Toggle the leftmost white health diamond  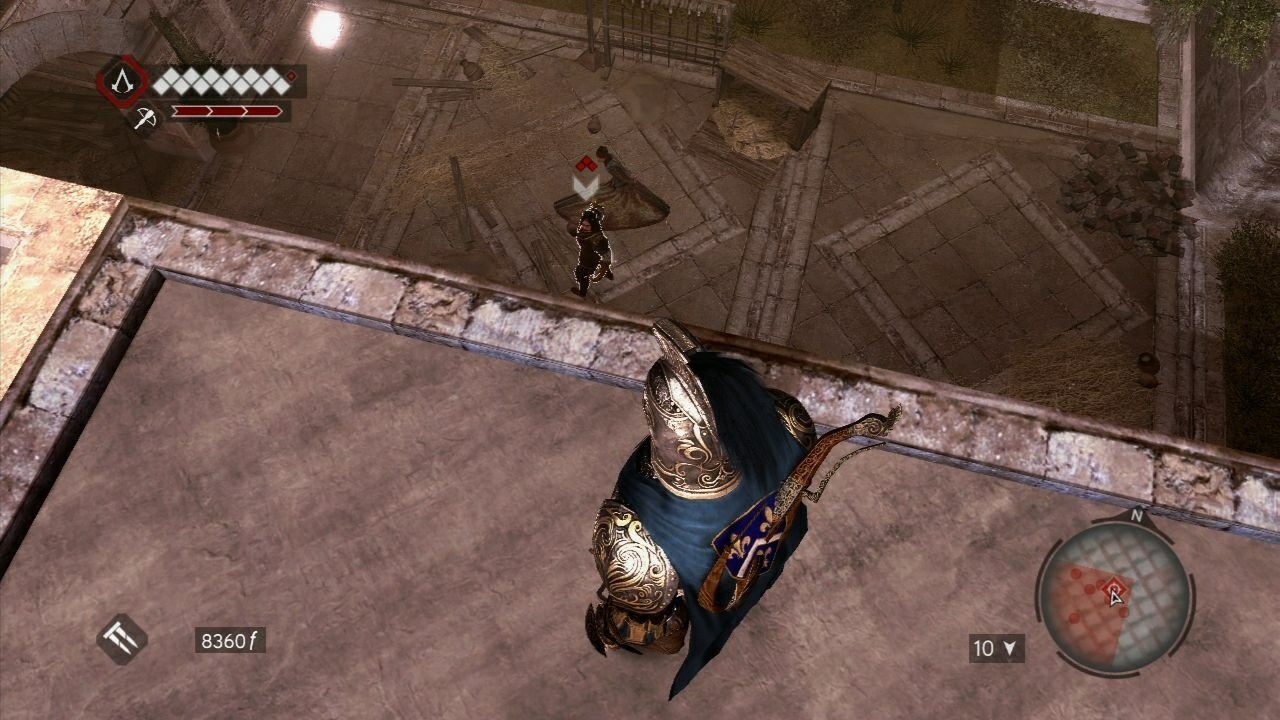pyautogui.click(x=160, y=82)
